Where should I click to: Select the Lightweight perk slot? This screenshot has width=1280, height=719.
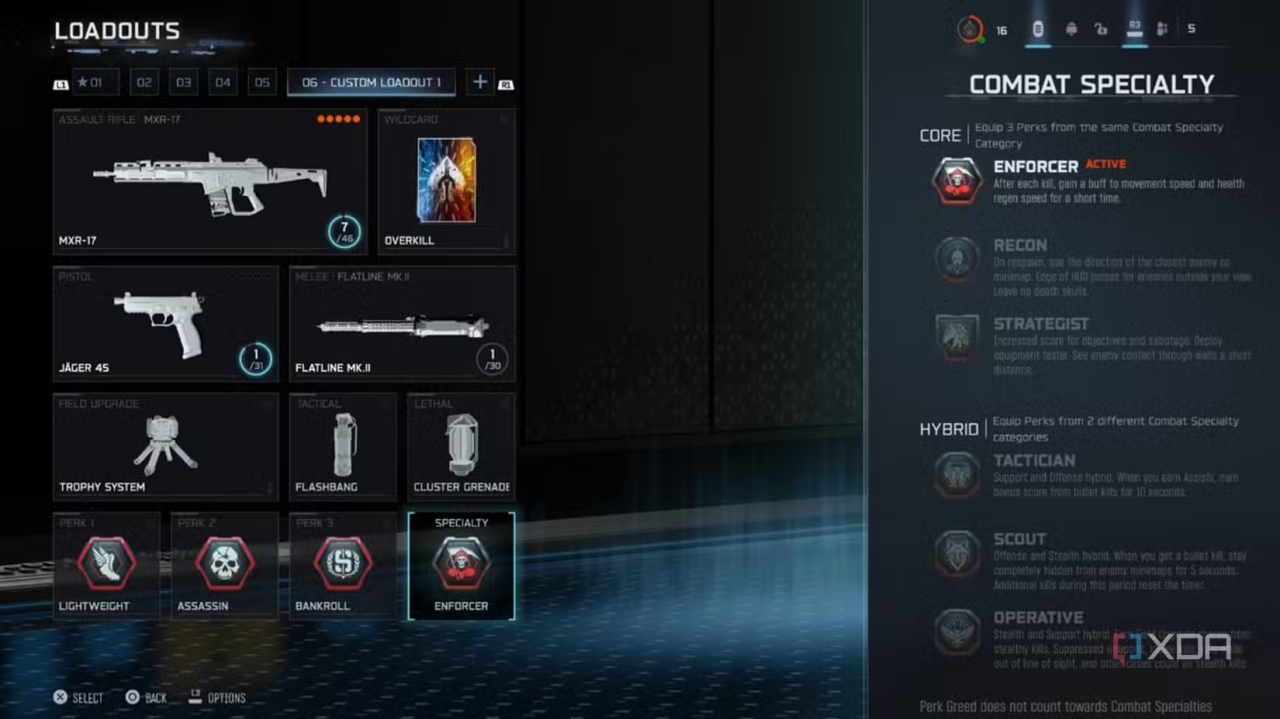tap(106, 565)
